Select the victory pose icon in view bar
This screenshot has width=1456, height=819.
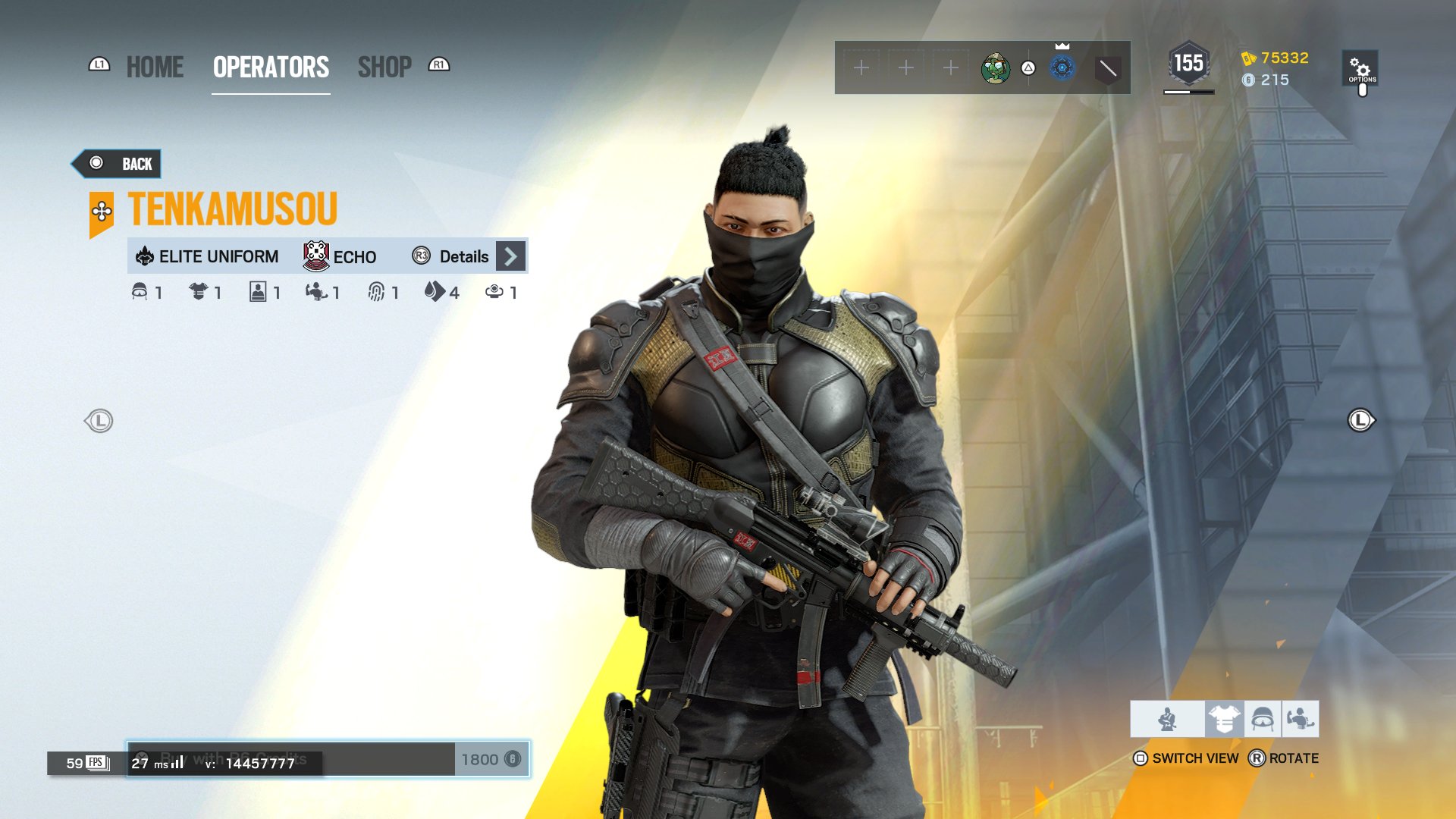point(1302,718)
